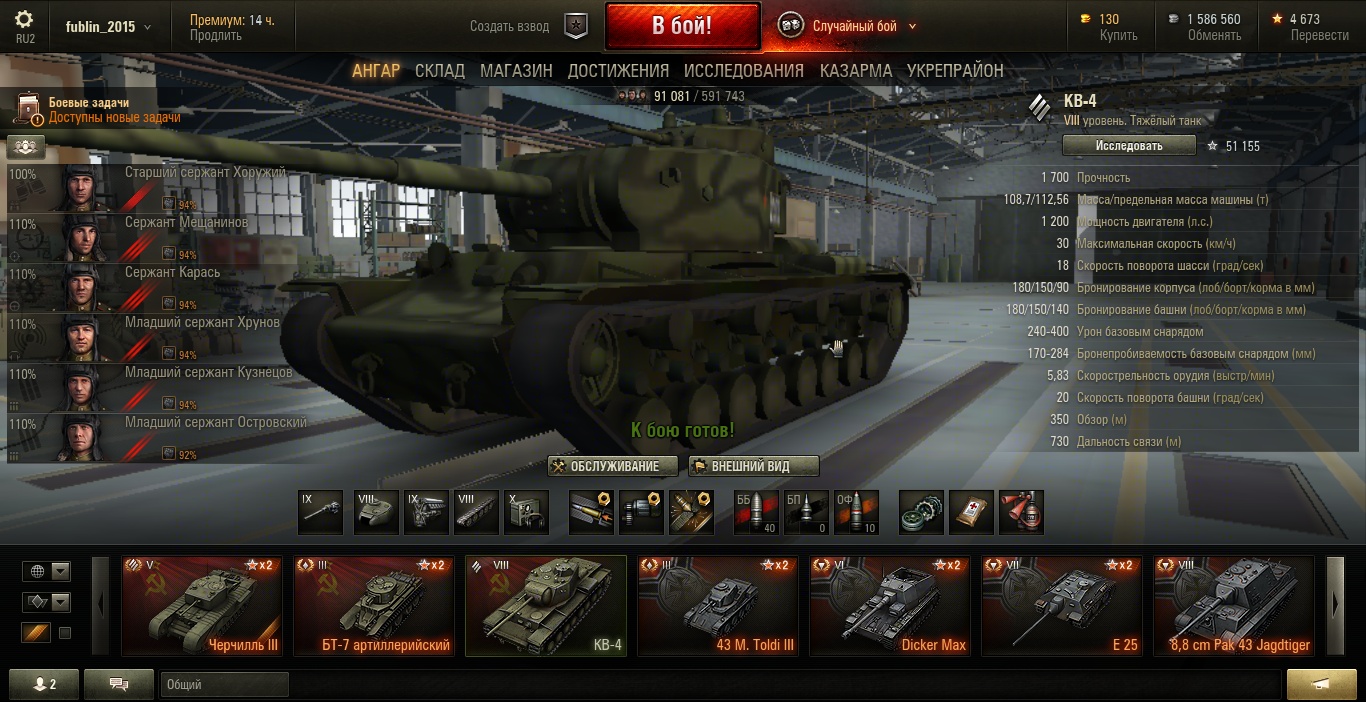Open the Исследования tab

pos(744,71)
